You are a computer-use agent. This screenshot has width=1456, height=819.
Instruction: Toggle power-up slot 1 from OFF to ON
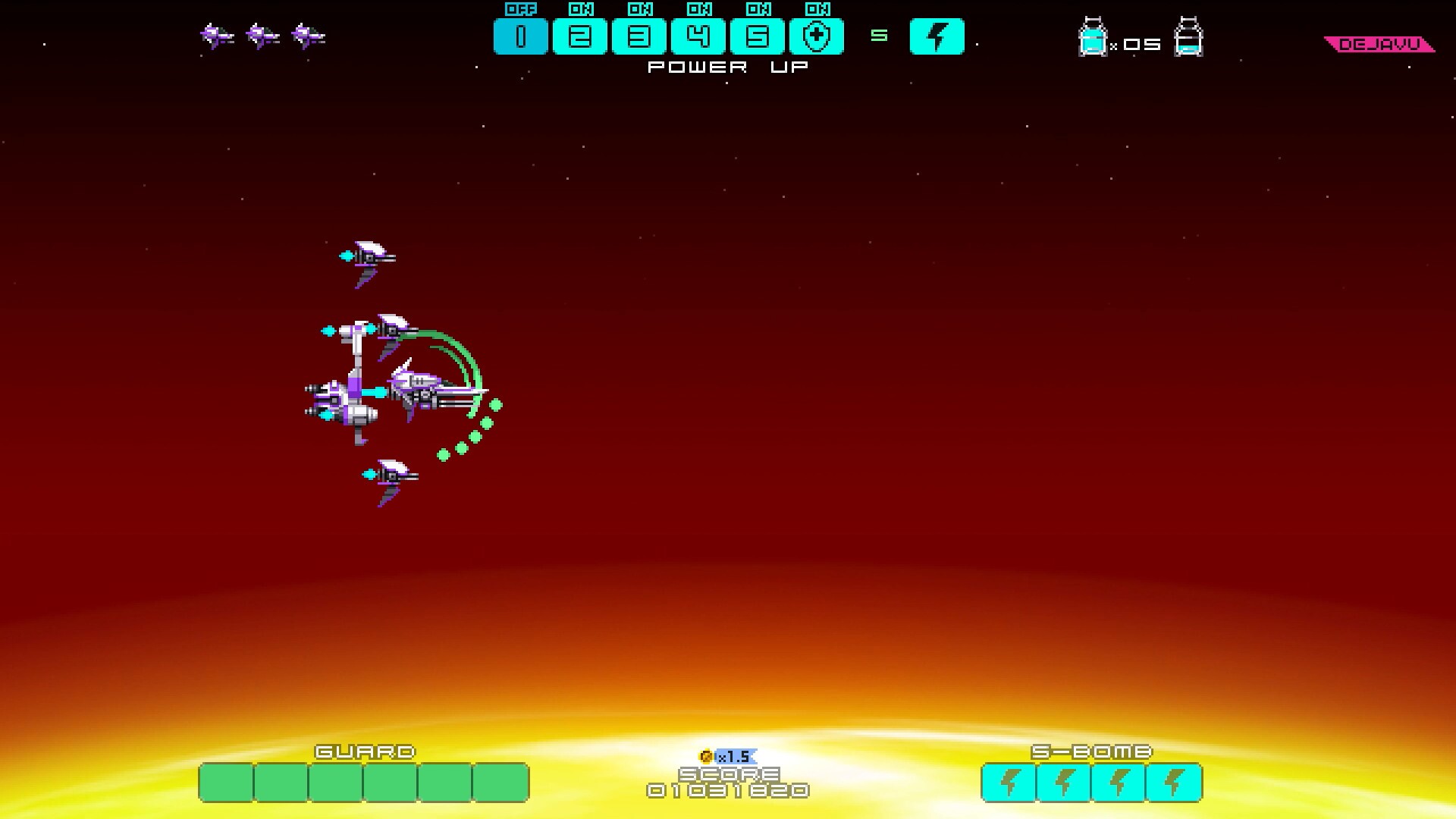[521, 35]
